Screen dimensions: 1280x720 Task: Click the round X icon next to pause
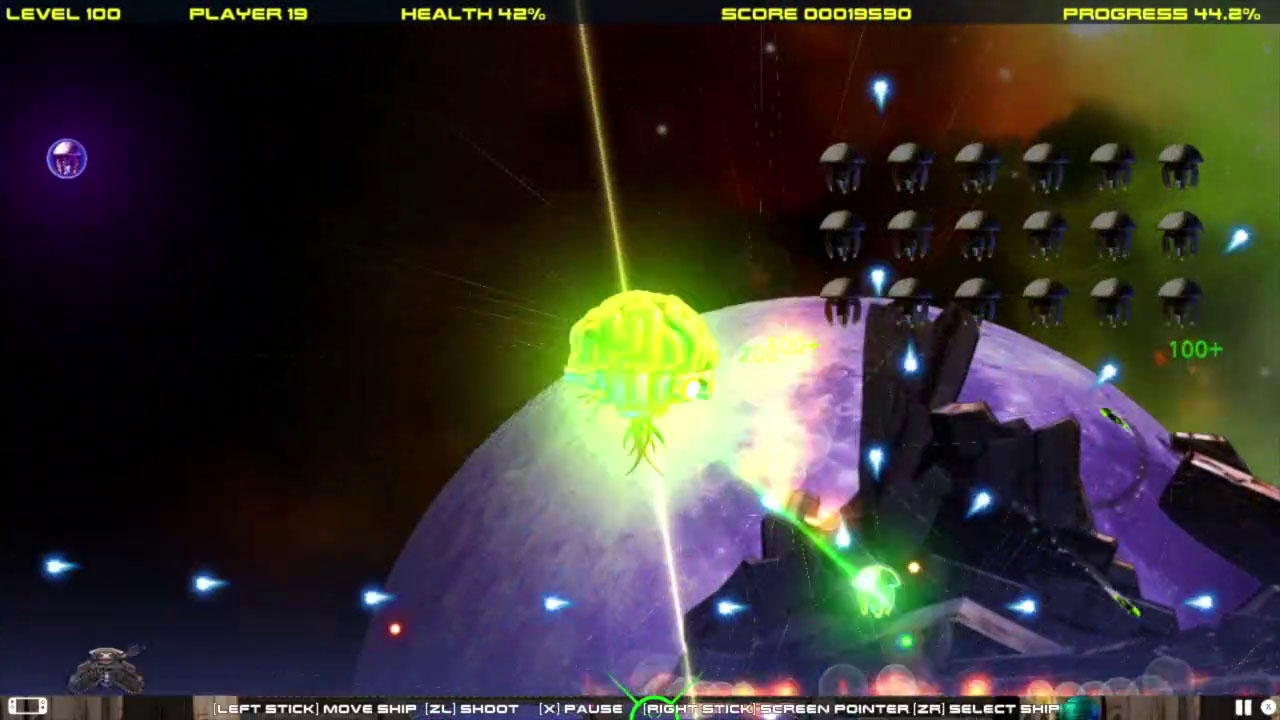1267,707
